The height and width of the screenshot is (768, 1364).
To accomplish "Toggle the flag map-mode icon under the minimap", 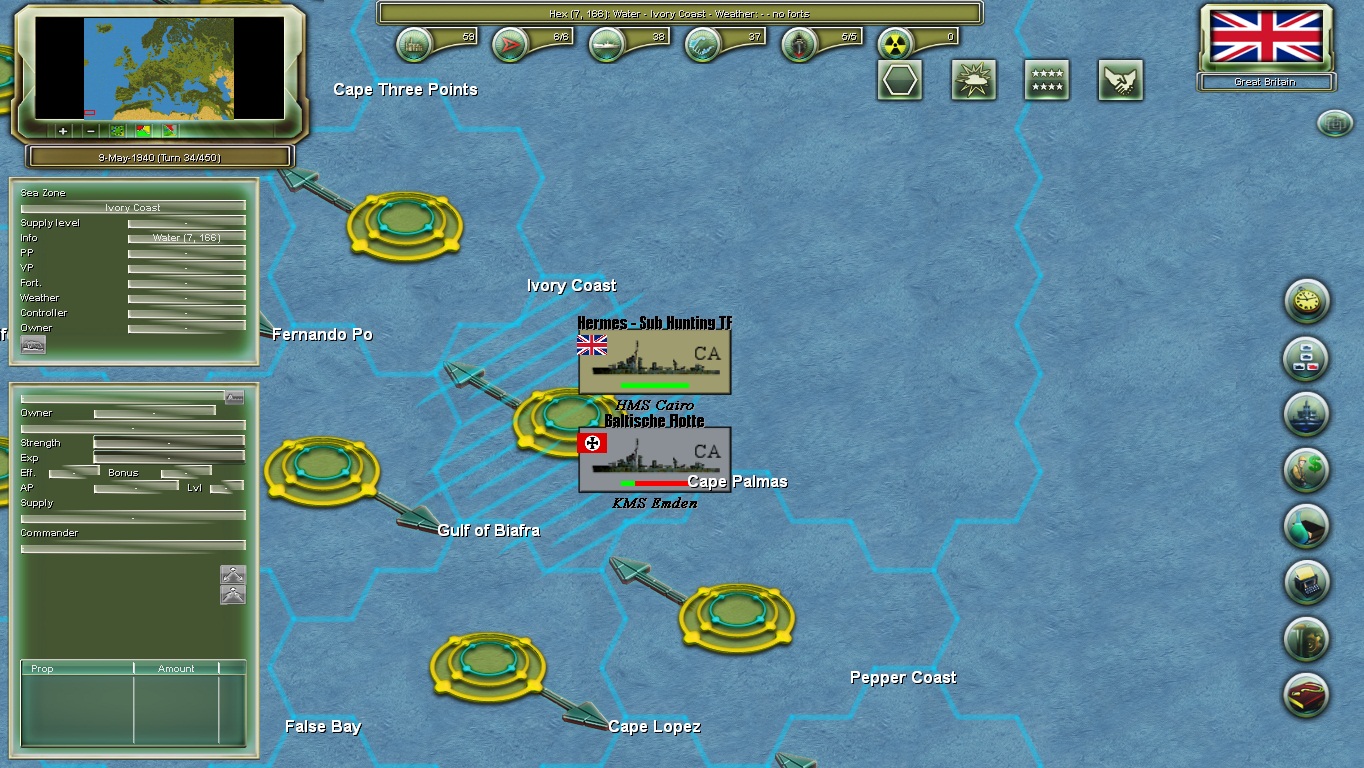I will click(x=170, y=131).
